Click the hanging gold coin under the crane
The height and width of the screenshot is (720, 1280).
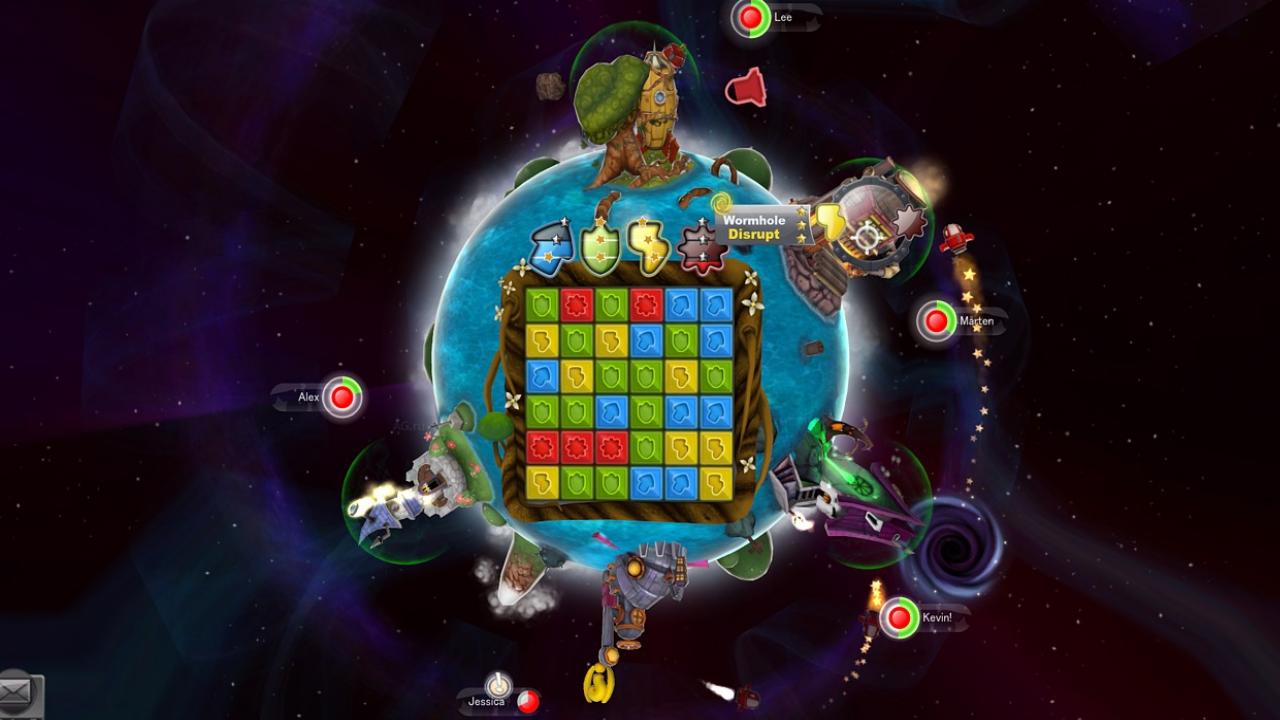pyautogui.click(x=598, y=685)
